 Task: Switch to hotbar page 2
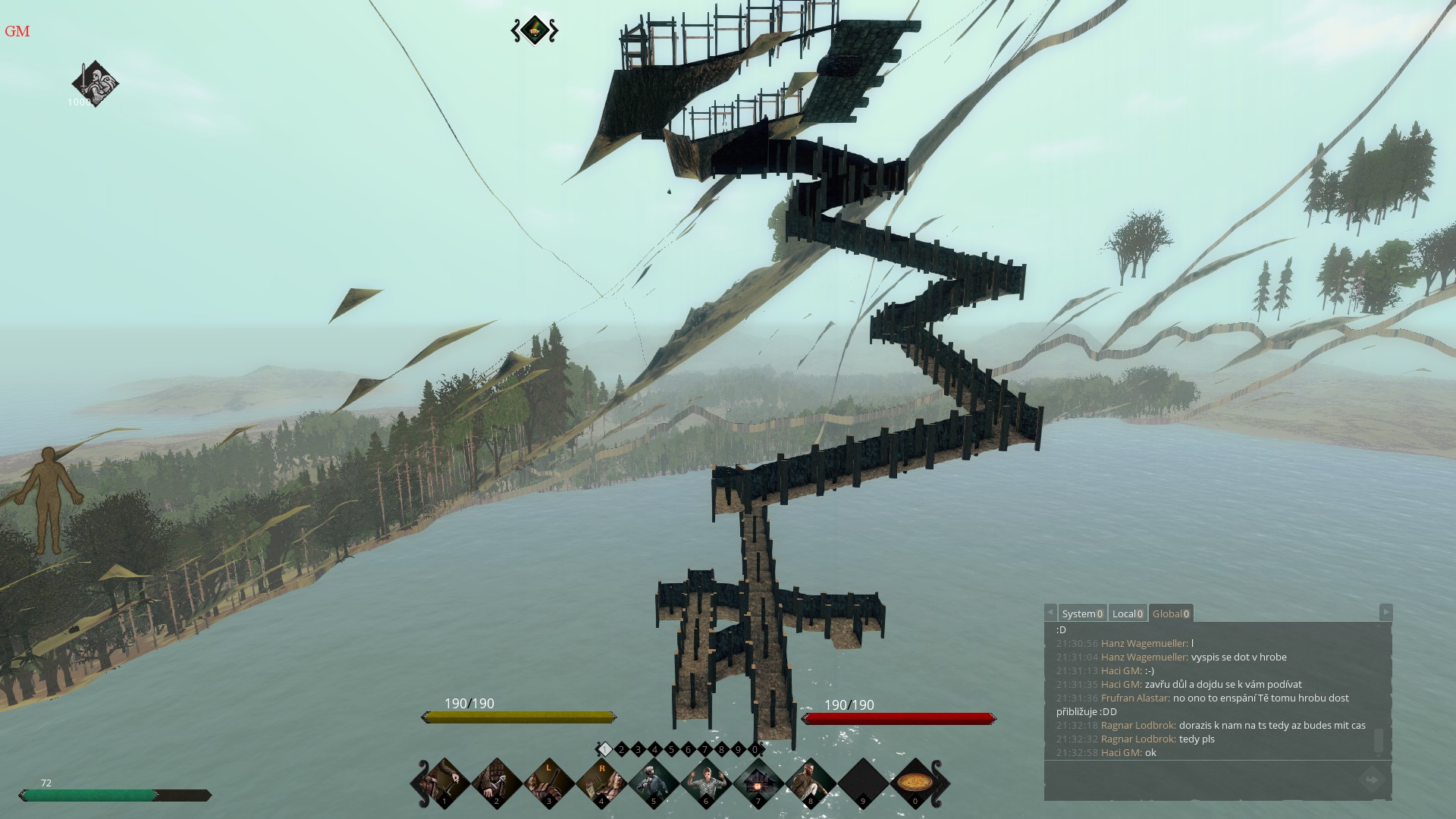click(622, 749)
